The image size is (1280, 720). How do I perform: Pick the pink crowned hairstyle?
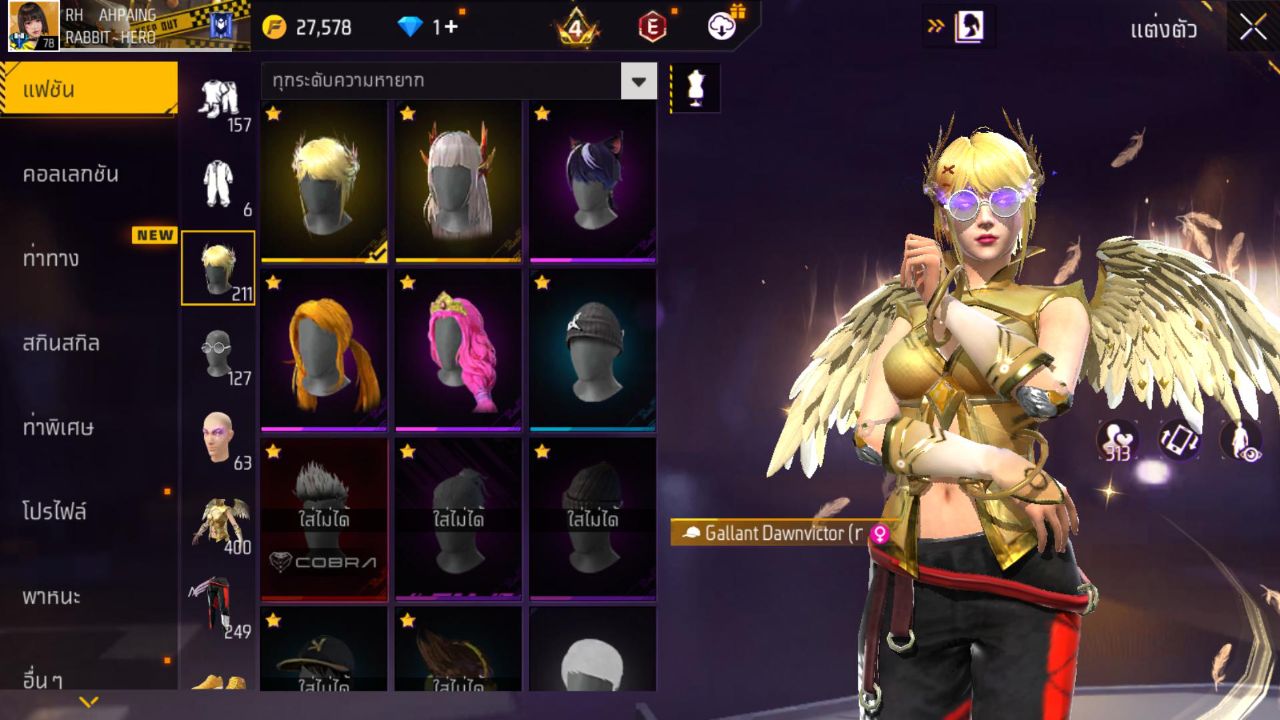click(x=458, y=350)
